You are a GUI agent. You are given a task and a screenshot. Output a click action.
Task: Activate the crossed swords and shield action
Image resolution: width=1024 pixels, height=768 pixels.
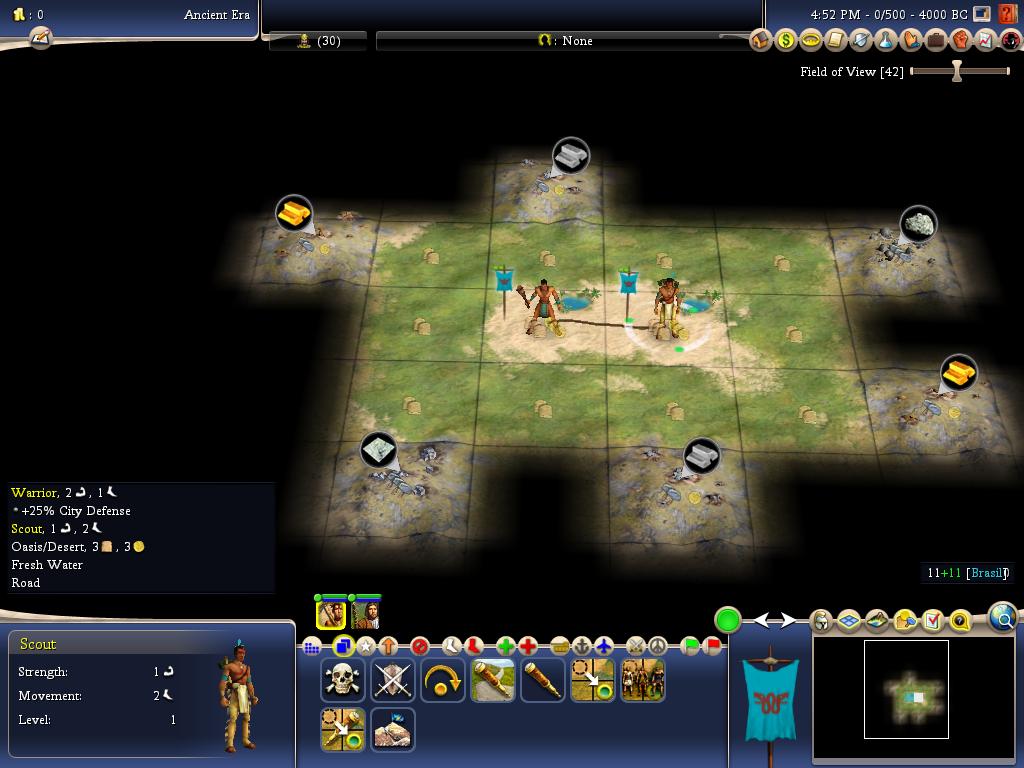point(392,680)
